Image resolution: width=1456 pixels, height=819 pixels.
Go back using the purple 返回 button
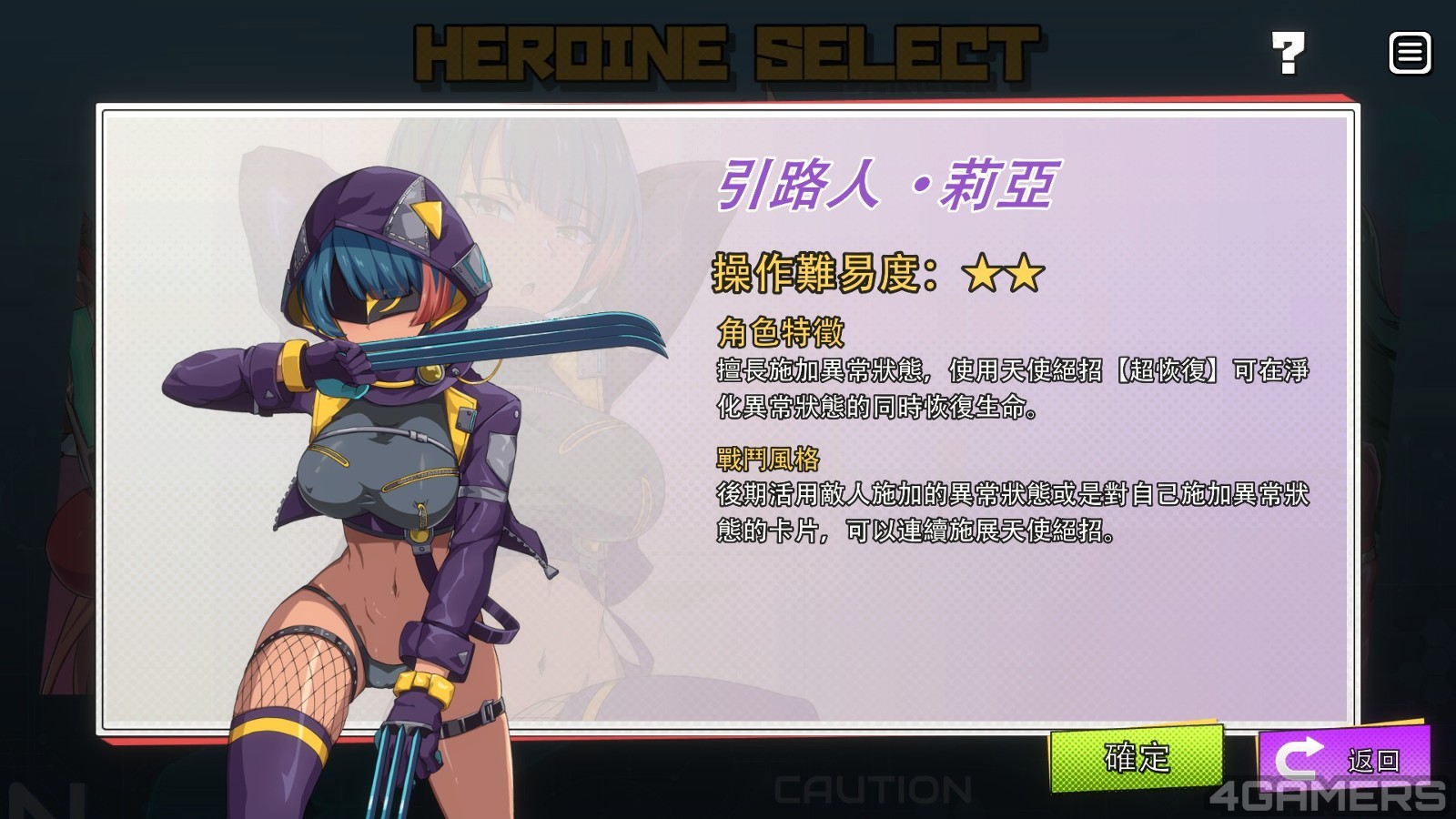click(1343, 757)
